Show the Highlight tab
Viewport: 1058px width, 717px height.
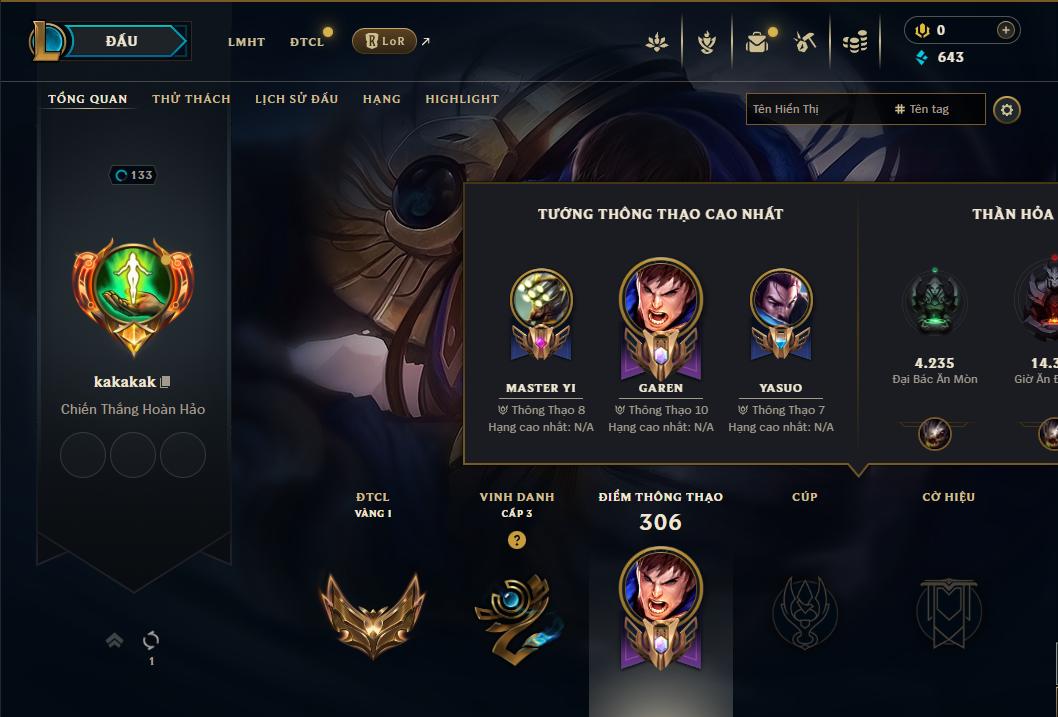tap(461, 99)
